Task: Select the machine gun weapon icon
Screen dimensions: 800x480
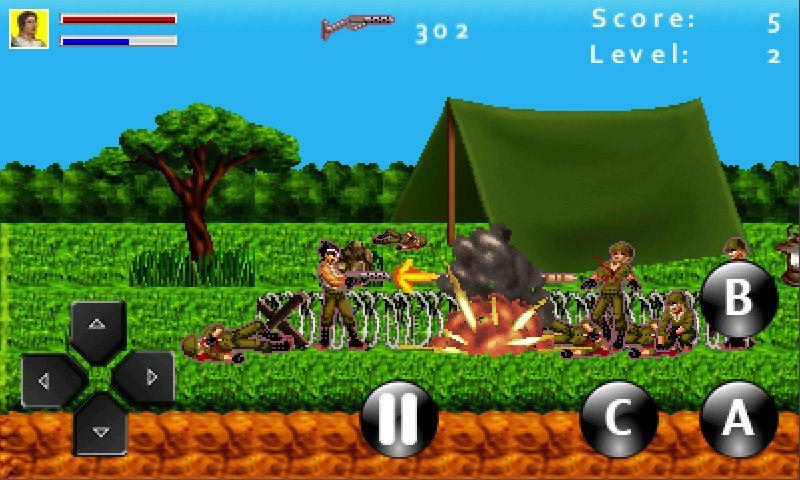Action: (357, 26)
